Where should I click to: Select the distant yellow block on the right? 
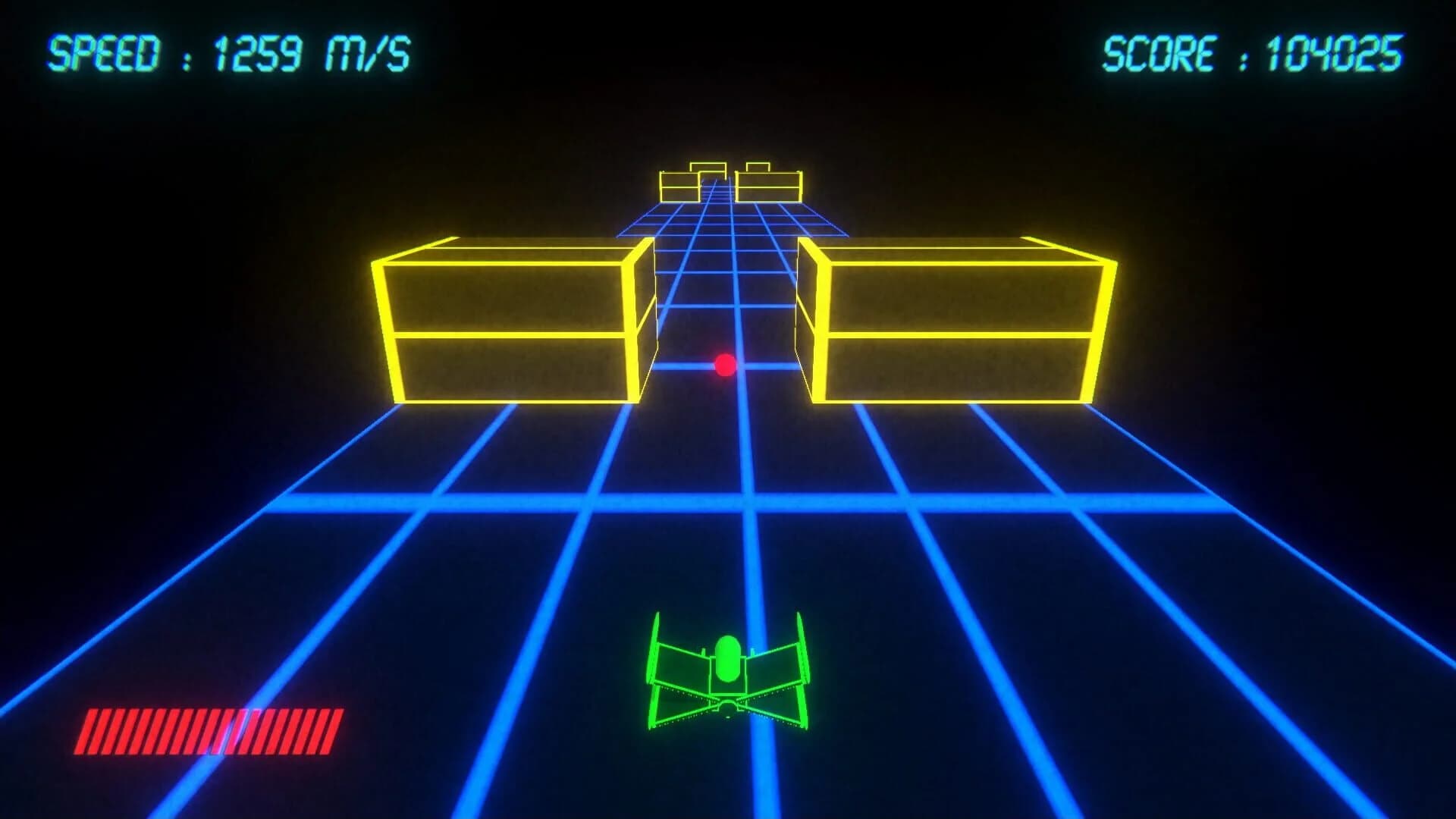[770, 186]
